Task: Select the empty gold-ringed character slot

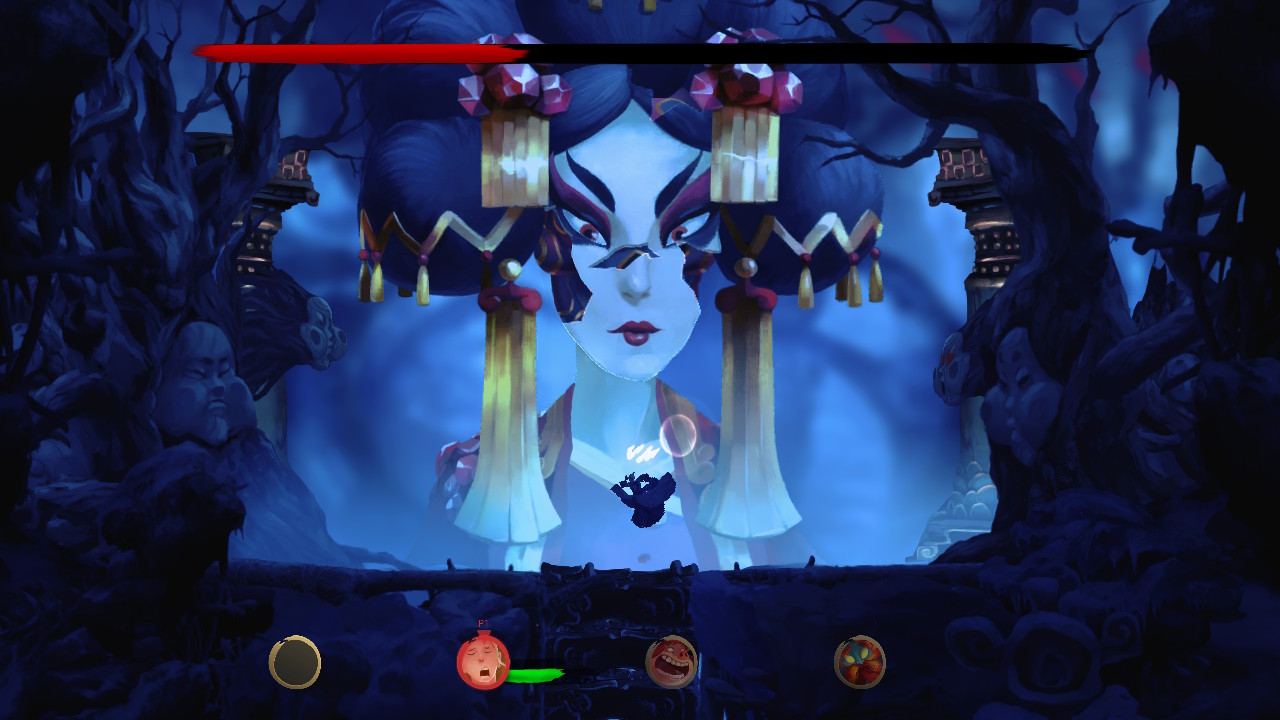Action: (x=295, y=662)
